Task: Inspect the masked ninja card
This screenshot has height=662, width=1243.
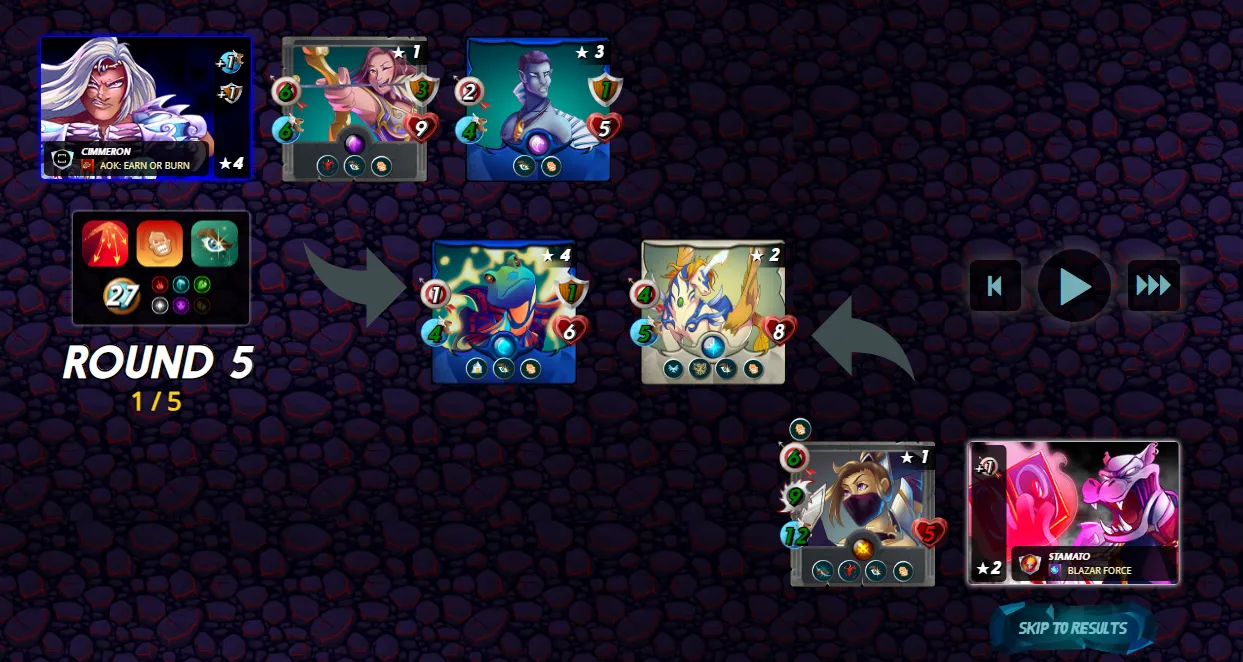Action: pyautogui.click(x=862, y=514)
